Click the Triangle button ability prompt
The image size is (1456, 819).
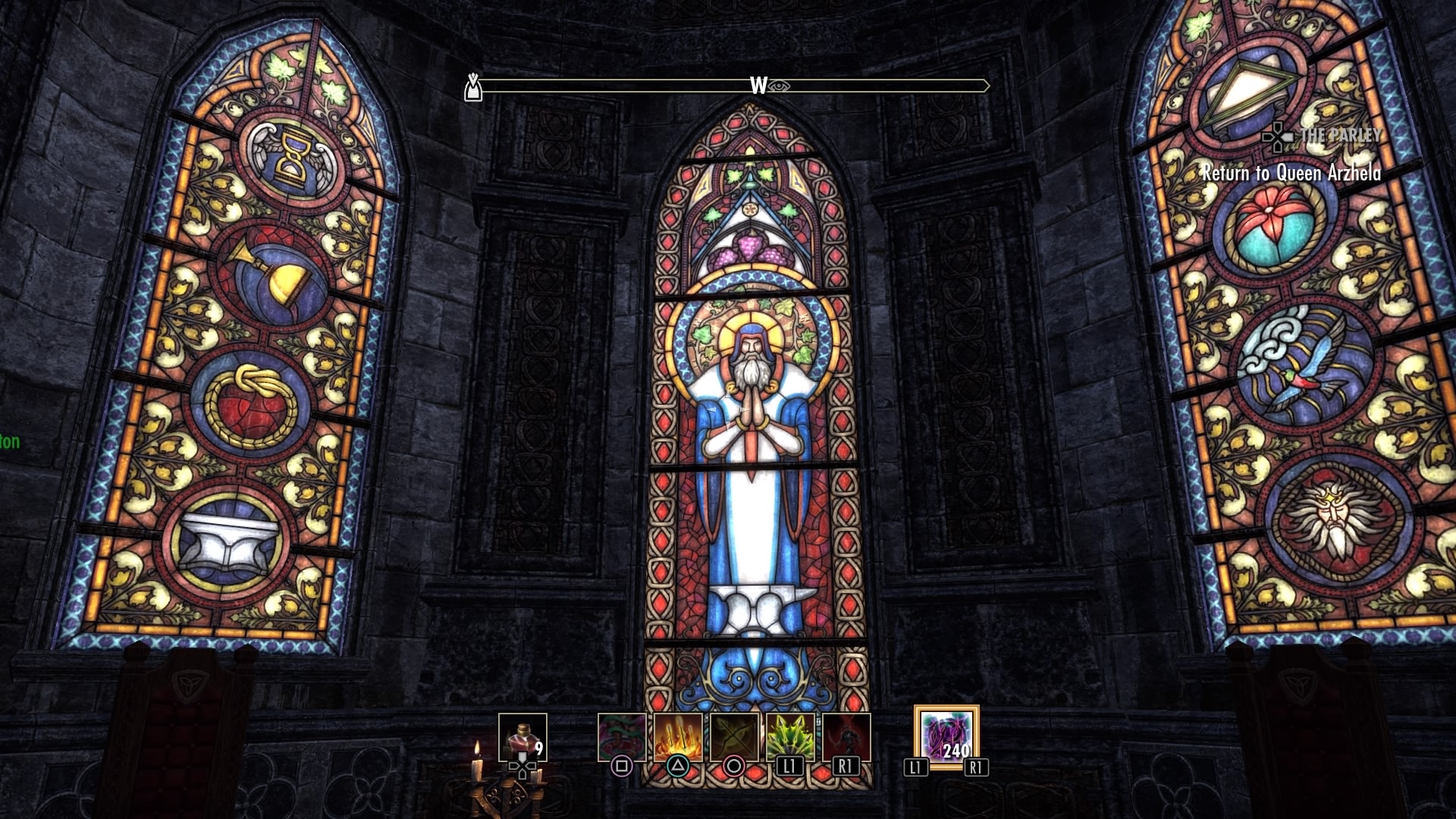(678, 765)
